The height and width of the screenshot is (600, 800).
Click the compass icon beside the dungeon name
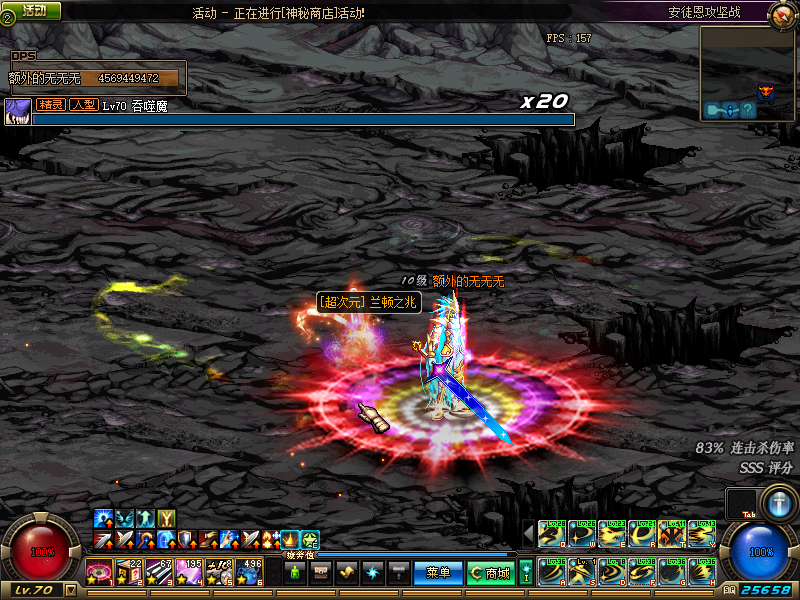pyautogui.click(x=782, y=13)
